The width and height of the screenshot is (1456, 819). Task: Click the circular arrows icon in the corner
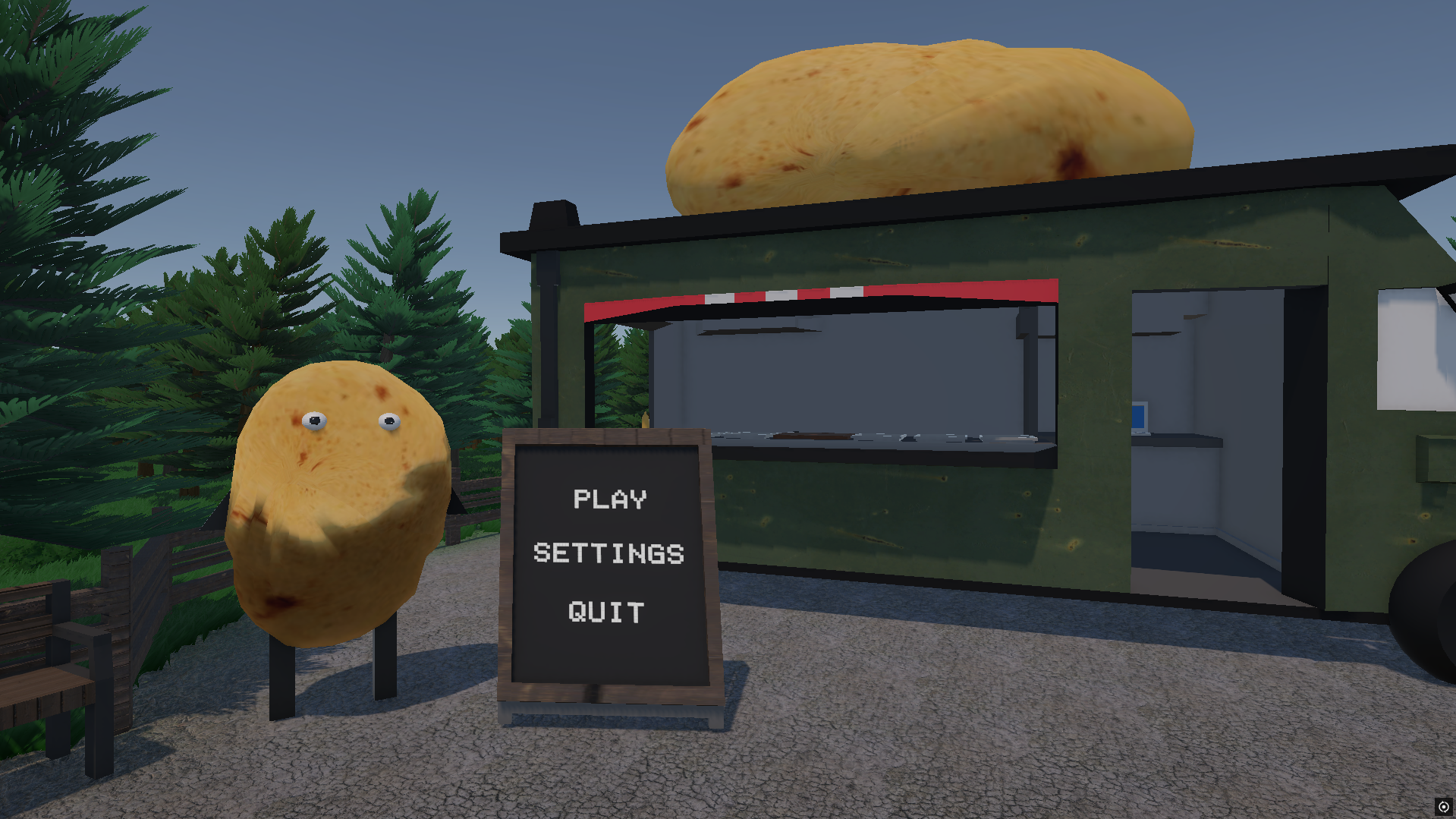click(x=1443, y=807)
